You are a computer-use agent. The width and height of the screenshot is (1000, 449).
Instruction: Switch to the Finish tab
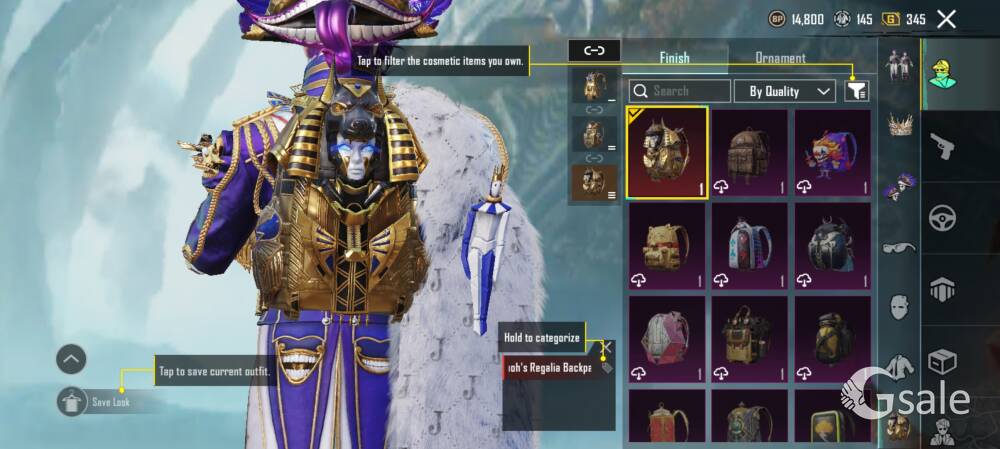coord(674,58)
